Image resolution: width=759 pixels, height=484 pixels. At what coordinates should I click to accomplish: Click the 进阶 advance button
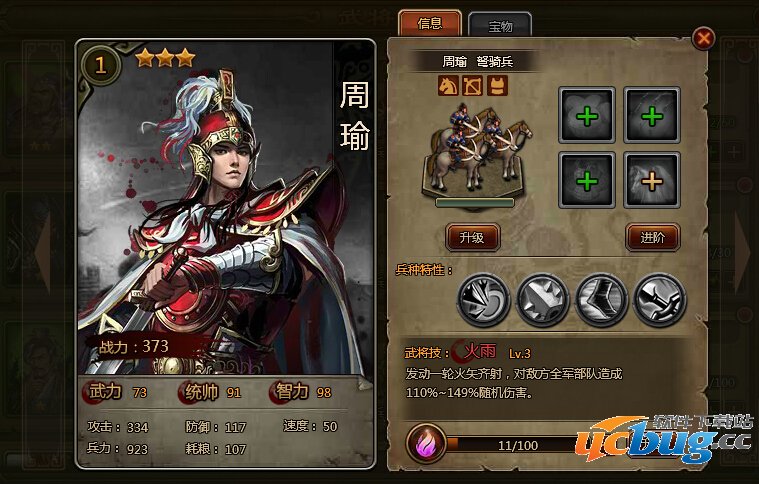click(x=653, y=237)
